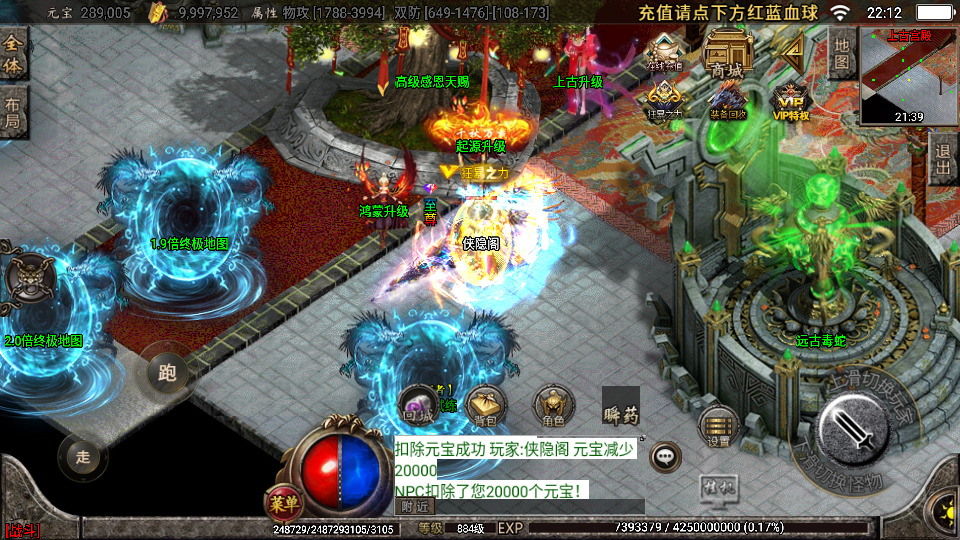This screenshot has width=960, height=540.
Task: Switch to 走 walk mode
Action: pos(83,457)
